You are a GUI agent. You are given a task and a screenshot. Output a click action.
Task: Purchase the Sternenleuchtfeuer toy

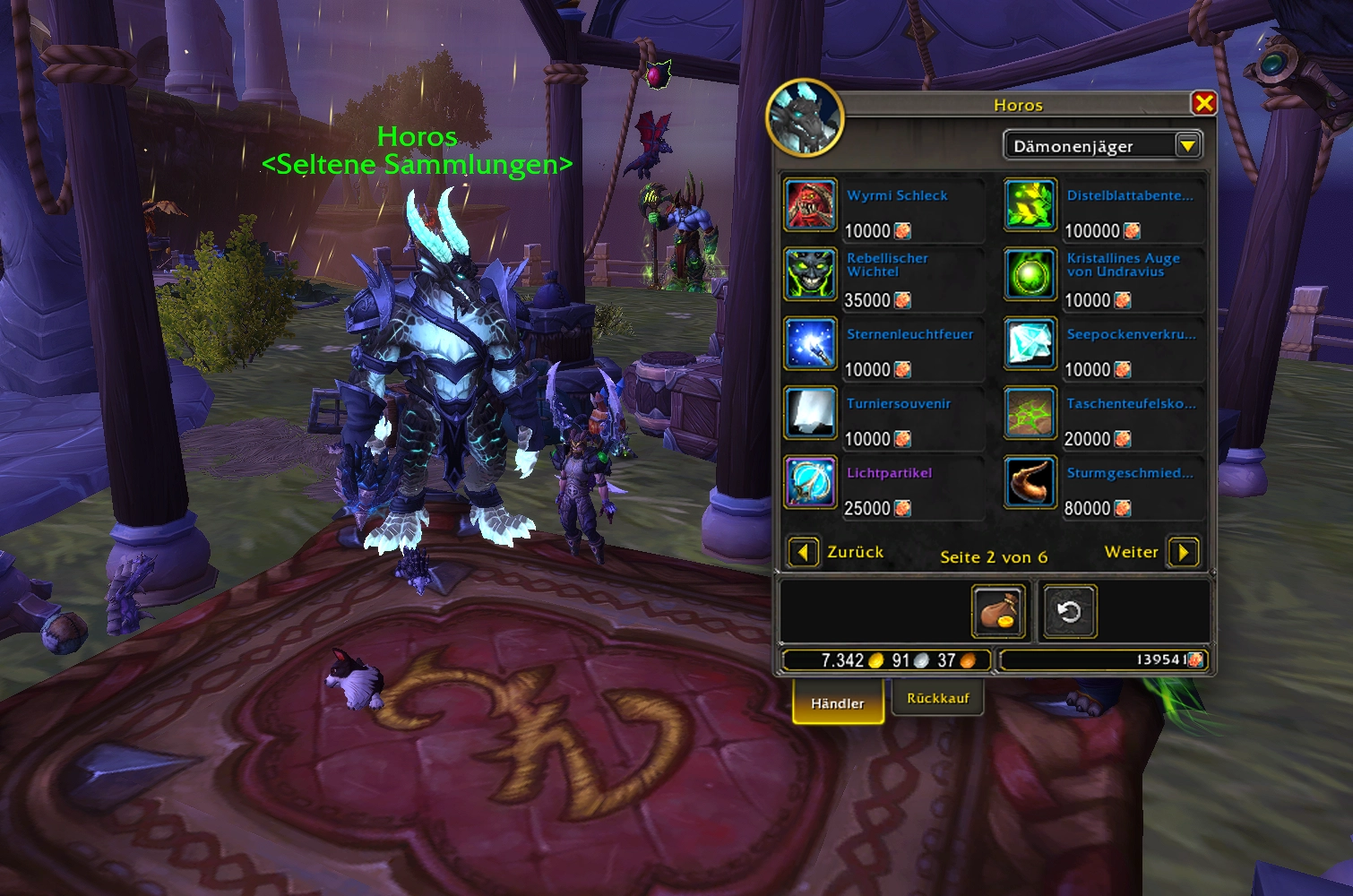[x=811, y=343]
